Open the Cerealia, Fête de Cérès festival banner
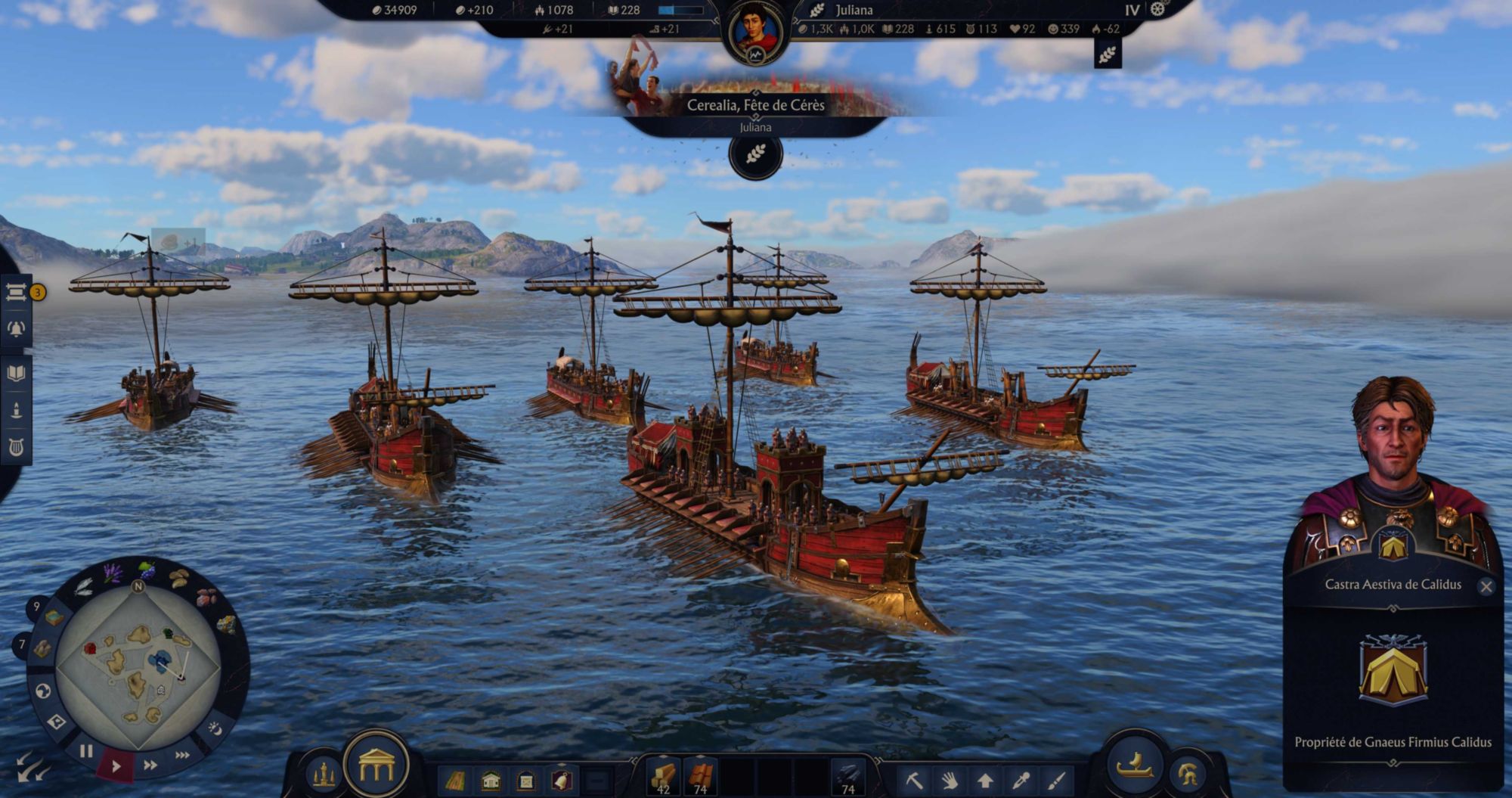 755,105
